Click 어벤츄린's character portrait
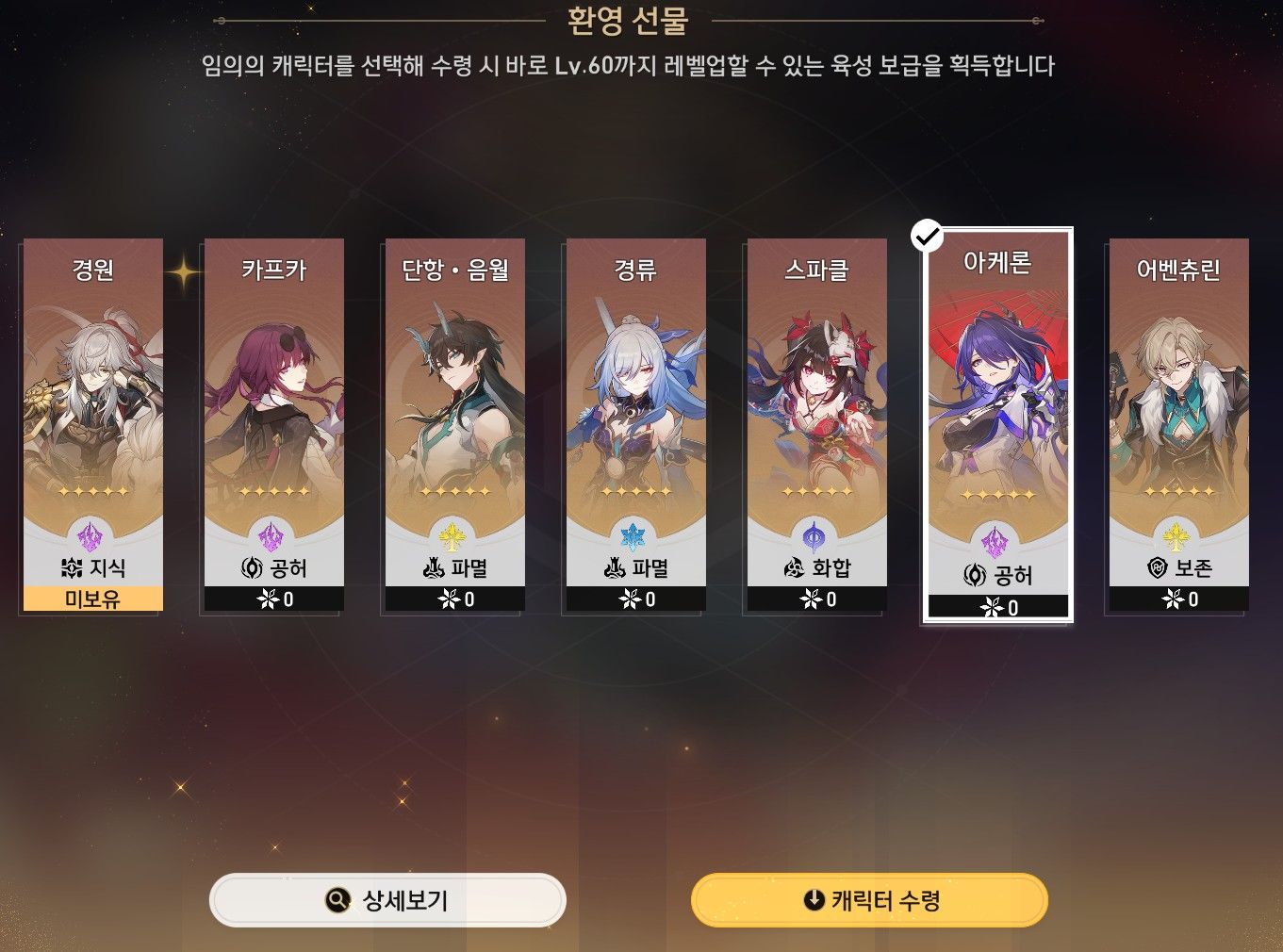 tap(1178, 386)
